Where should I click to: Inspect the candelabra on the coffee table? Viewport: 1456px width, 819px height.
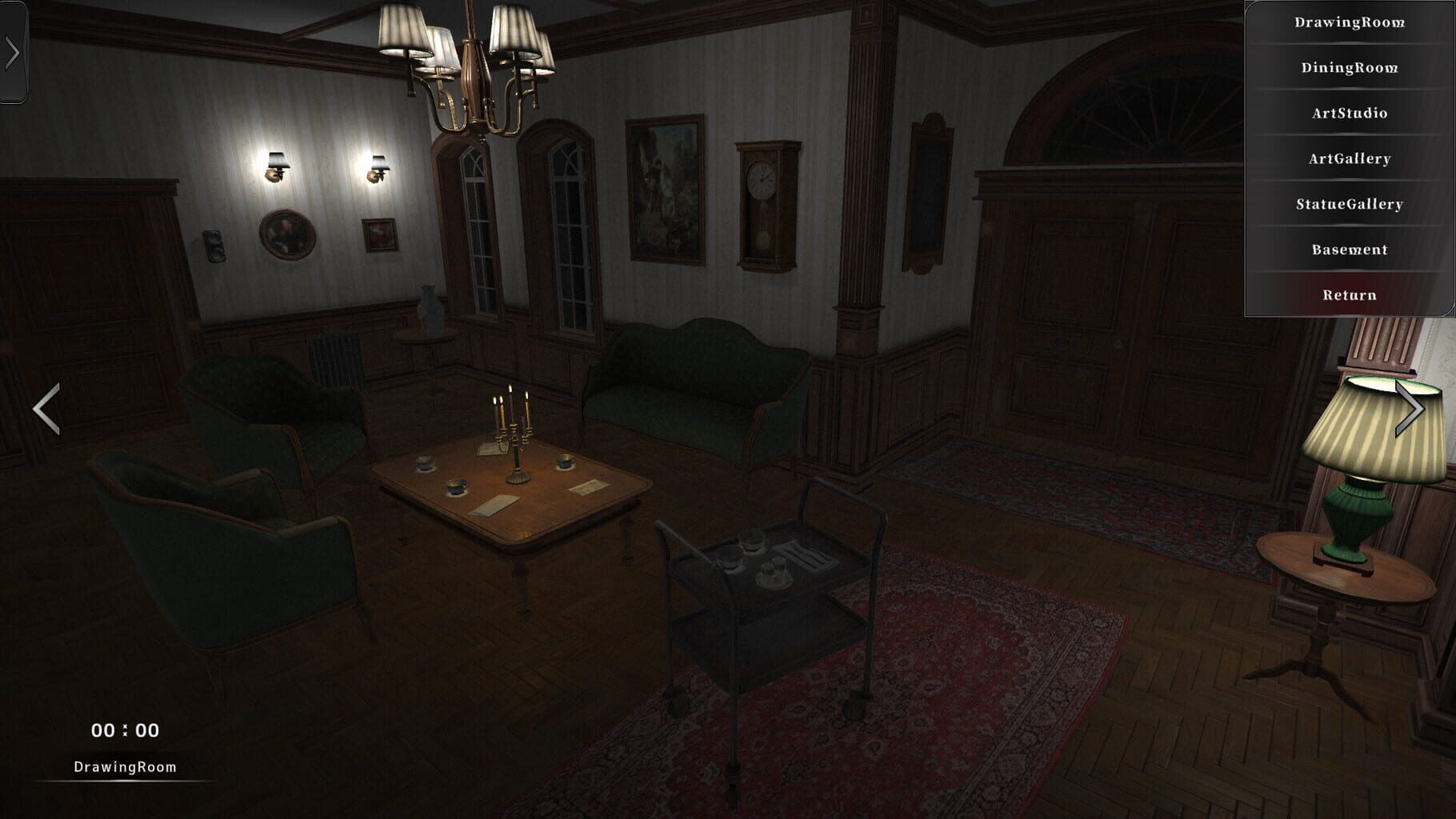513,440
